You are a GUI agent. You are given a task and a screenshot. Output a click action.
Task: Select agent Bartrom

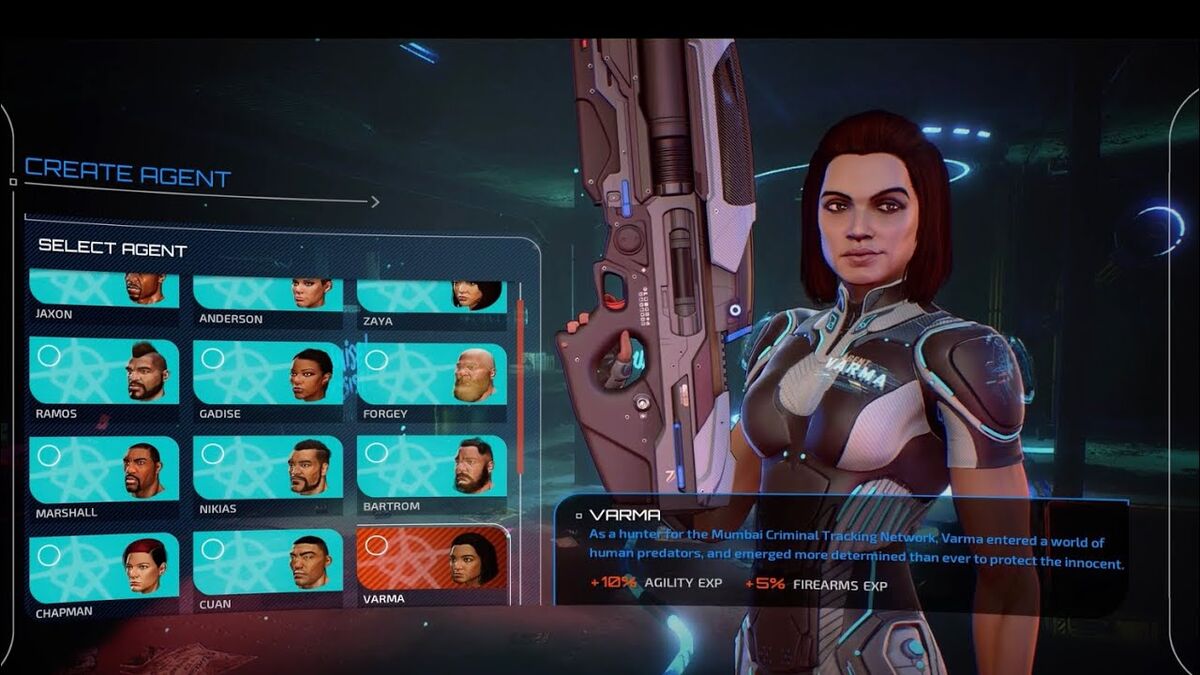pyautogui.click(x=432, y=466)
